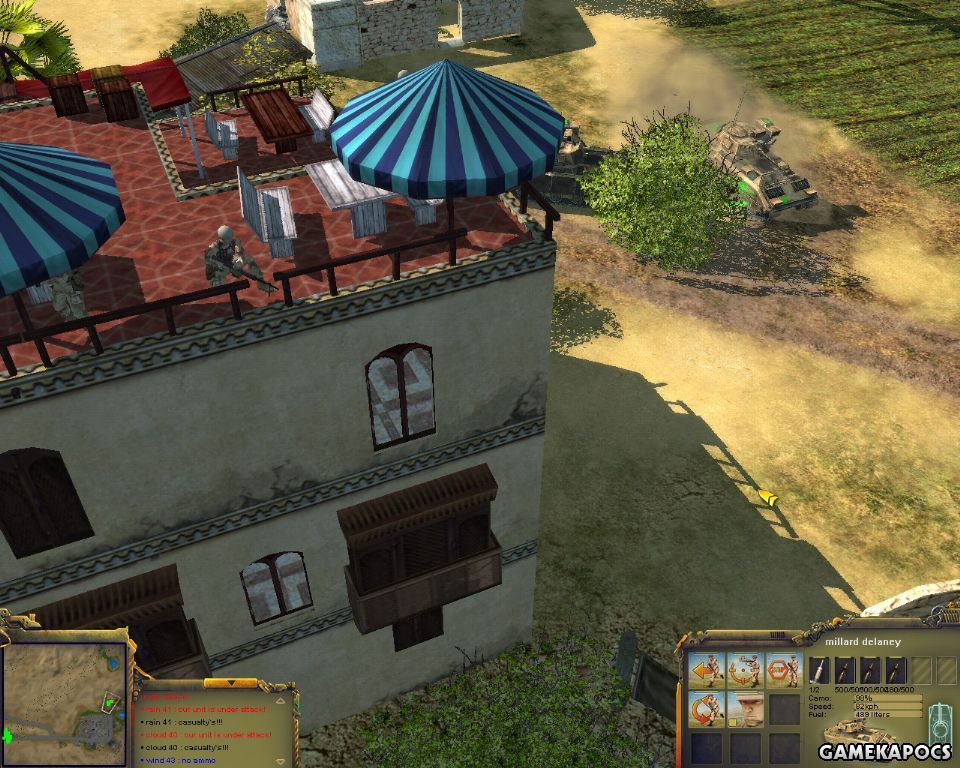
Task: Activate the rotate soldier command icon
Action: pos(745,669)
